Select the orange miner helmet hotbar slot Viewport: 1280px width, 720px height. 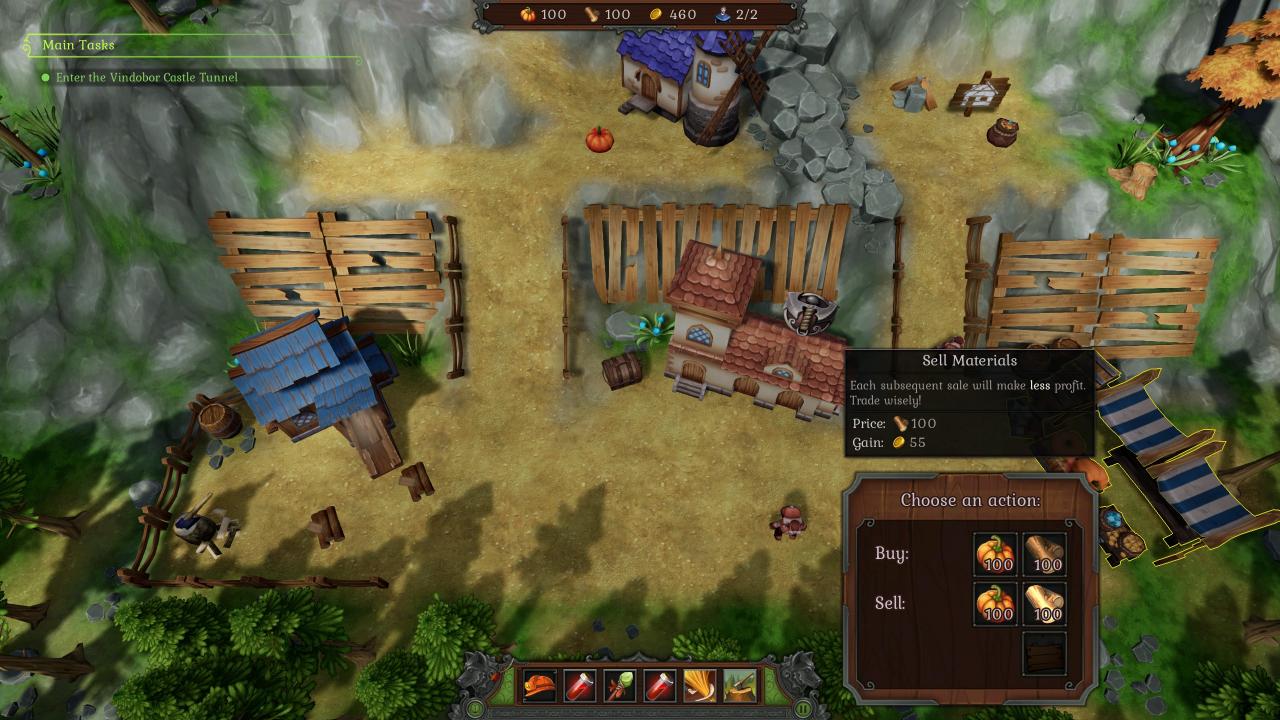click(x=540, y=687)
